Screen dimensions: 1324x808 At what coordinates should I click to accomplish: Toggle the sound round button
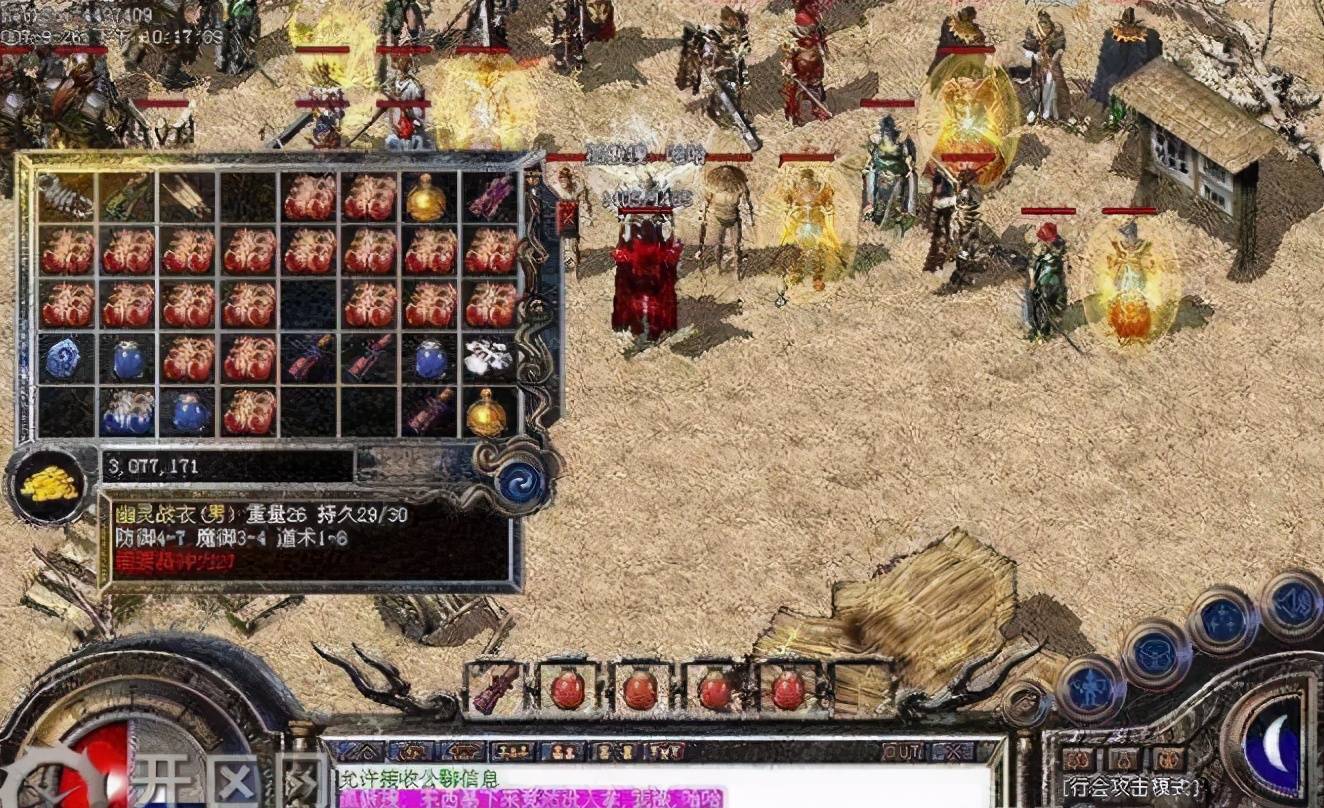tap(1291, 603)
